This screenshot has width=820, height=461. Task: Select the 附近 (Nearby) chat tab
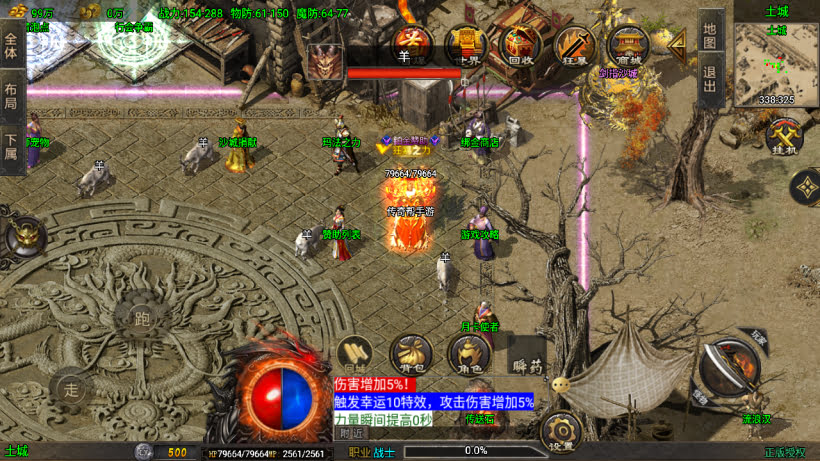point(351,433)
